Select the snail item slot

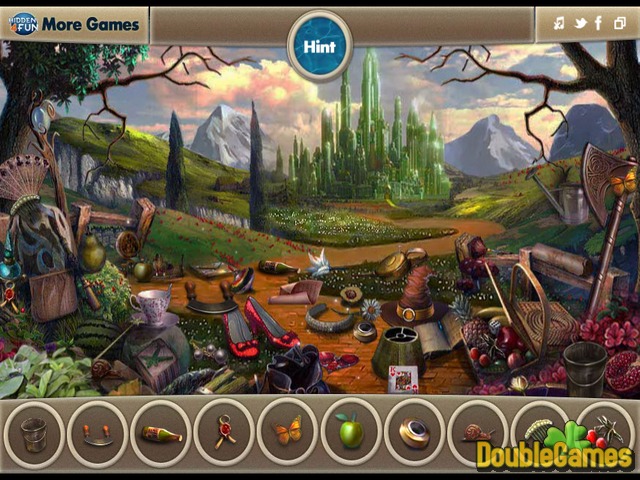coord(477,433)
